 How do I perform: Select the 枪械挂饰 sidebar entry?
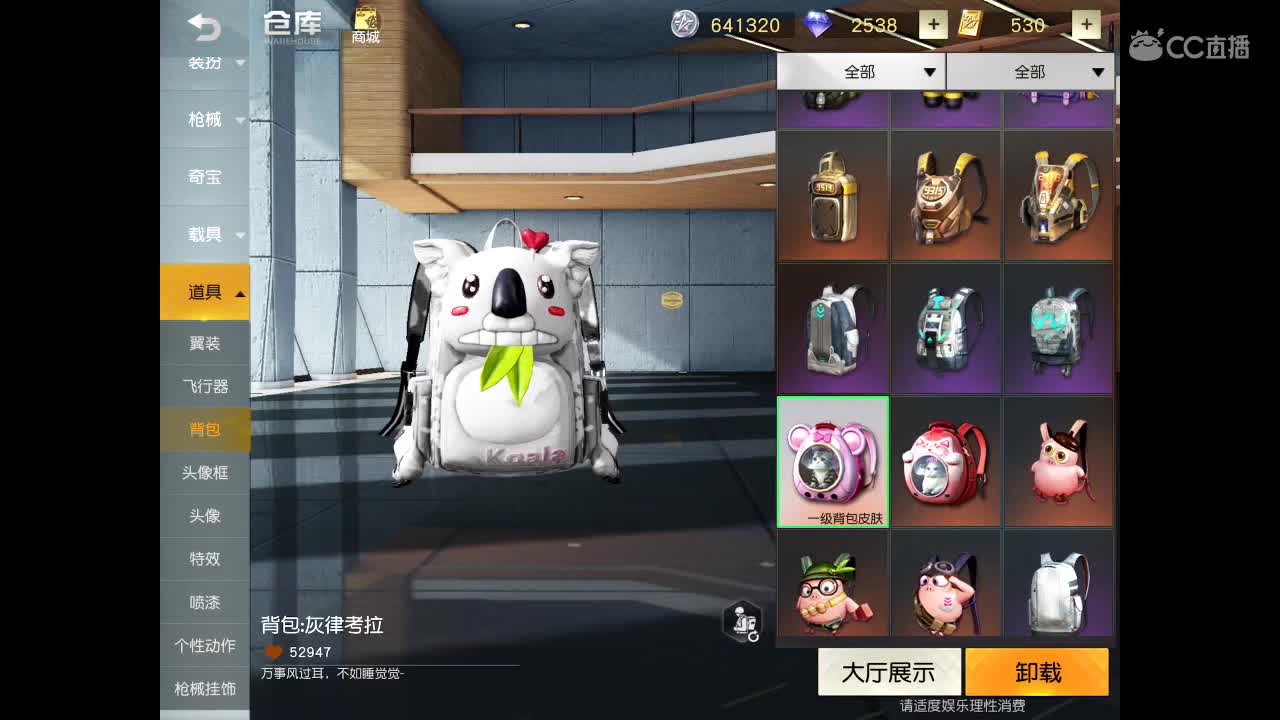(204, 688)
